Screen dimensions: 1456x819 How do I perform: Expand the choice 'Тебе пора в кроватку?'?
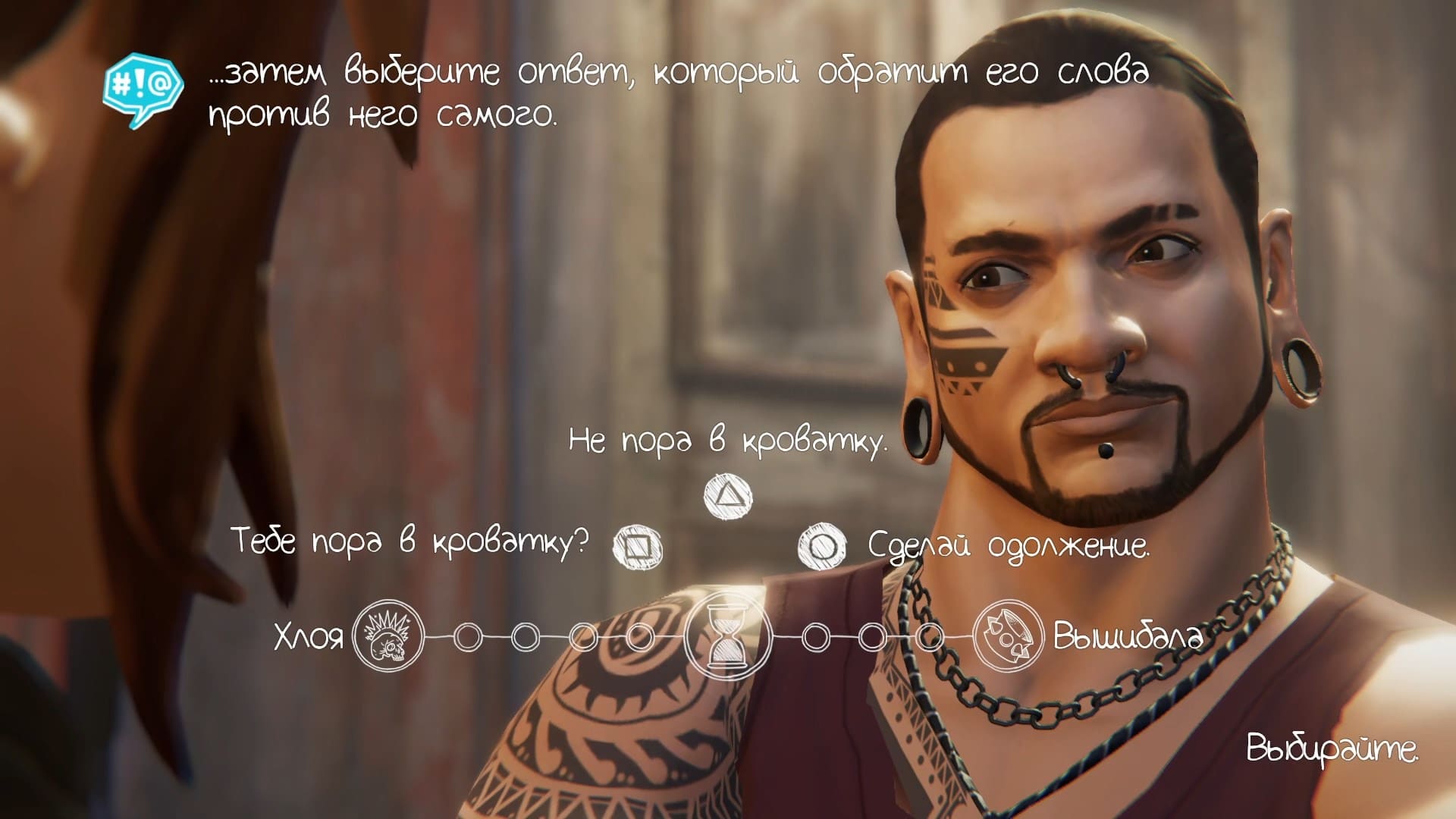point(409,541)
